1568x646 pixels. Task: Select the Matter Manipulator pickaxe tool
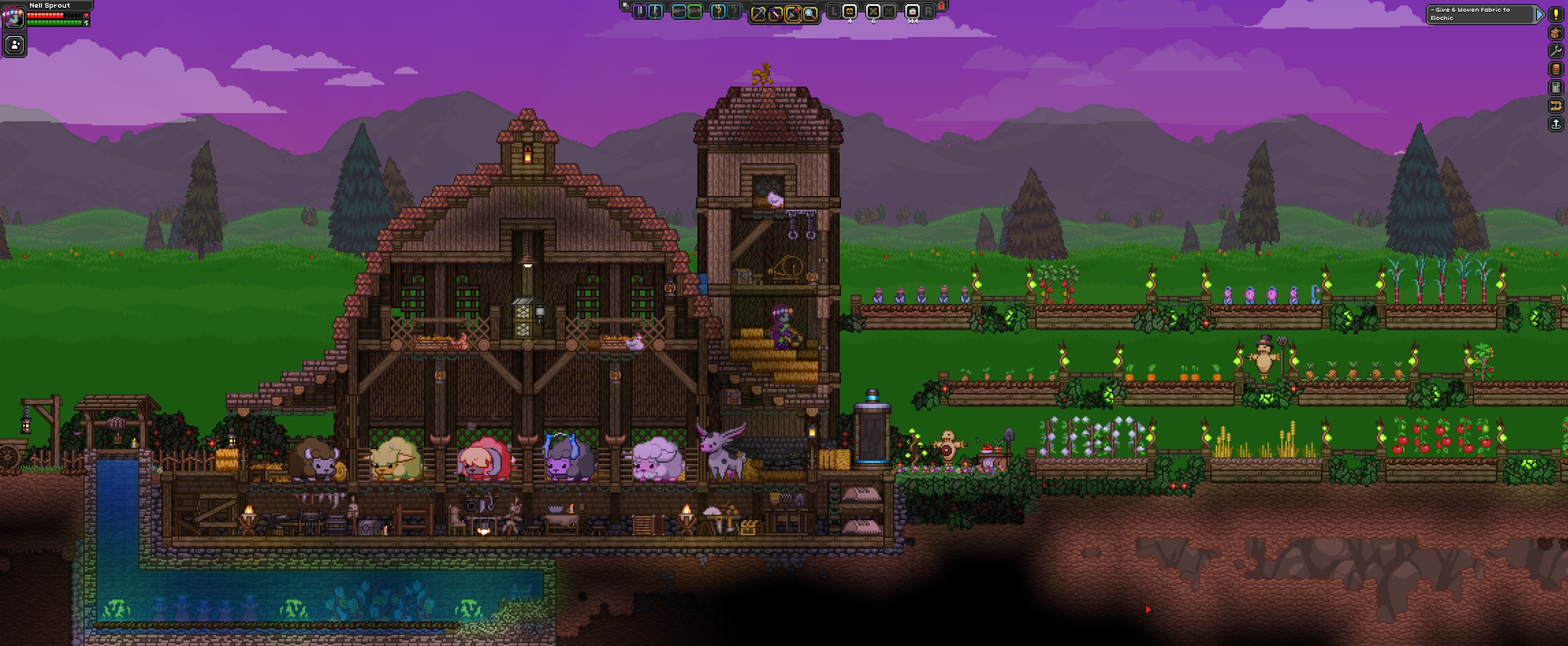tap(759, 13)
